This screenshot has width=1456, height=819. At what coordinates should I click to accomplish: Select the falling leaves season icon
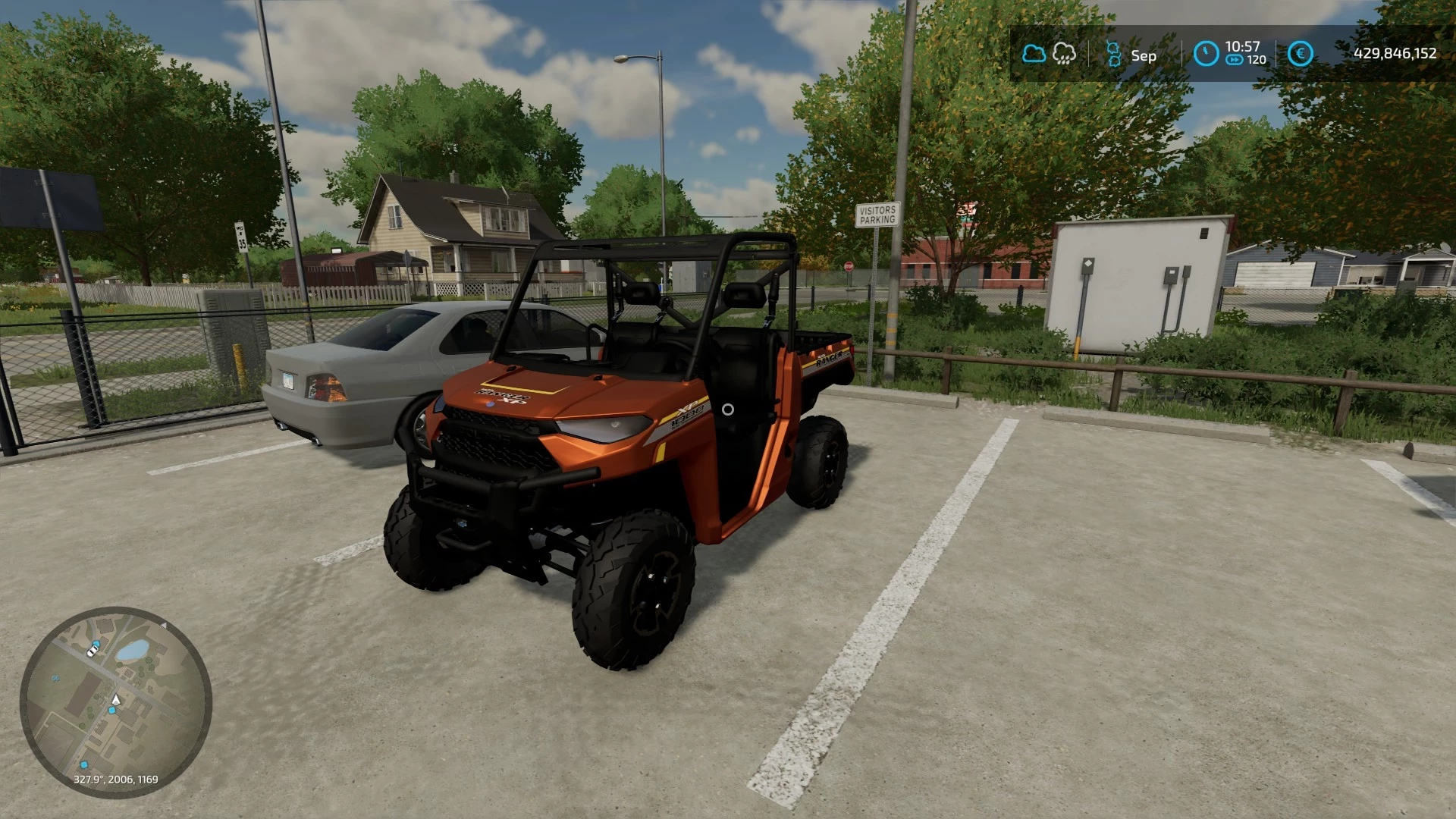[x=1115, y=54]
